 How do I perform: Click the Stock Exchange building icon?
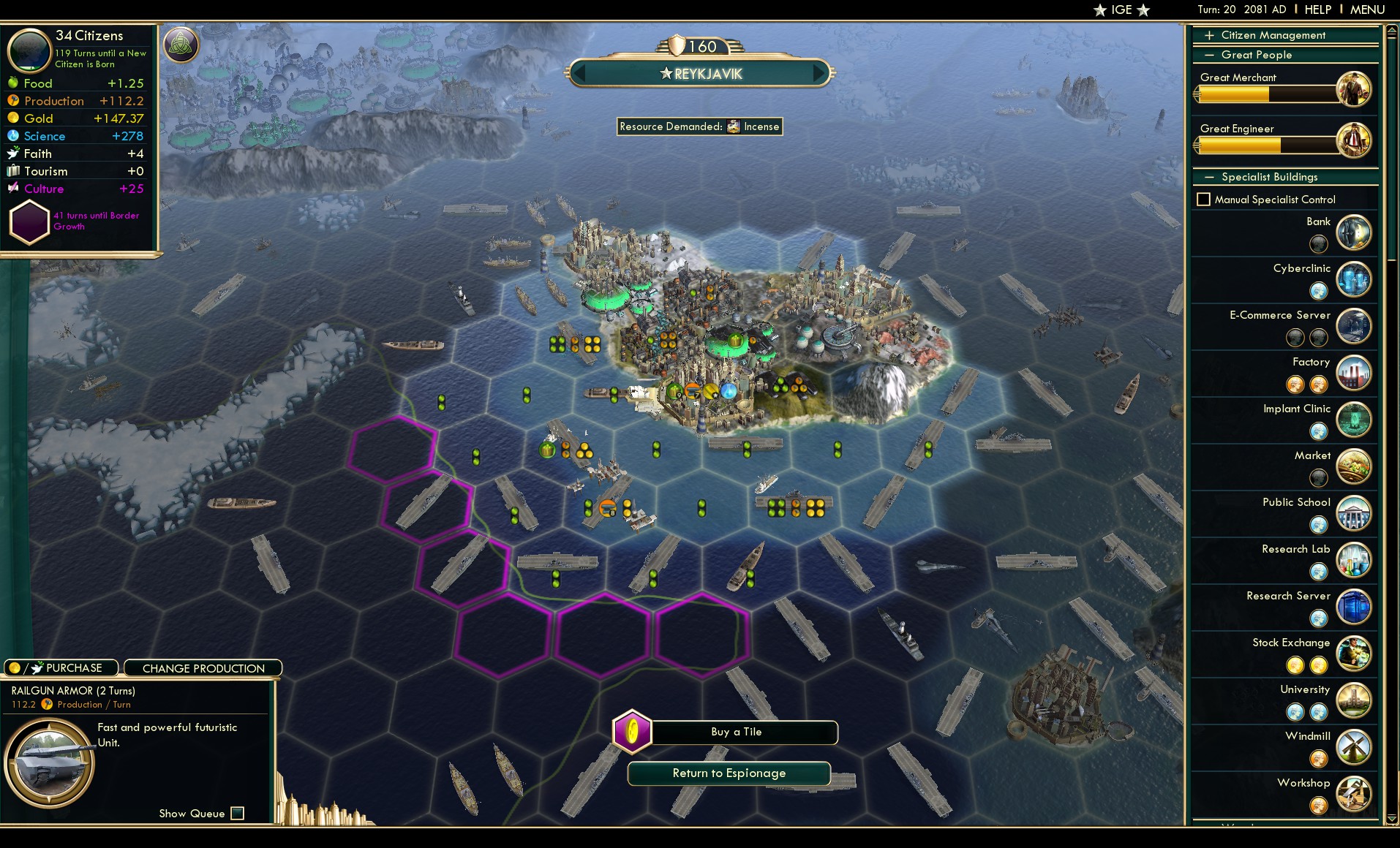[1355, 654]
